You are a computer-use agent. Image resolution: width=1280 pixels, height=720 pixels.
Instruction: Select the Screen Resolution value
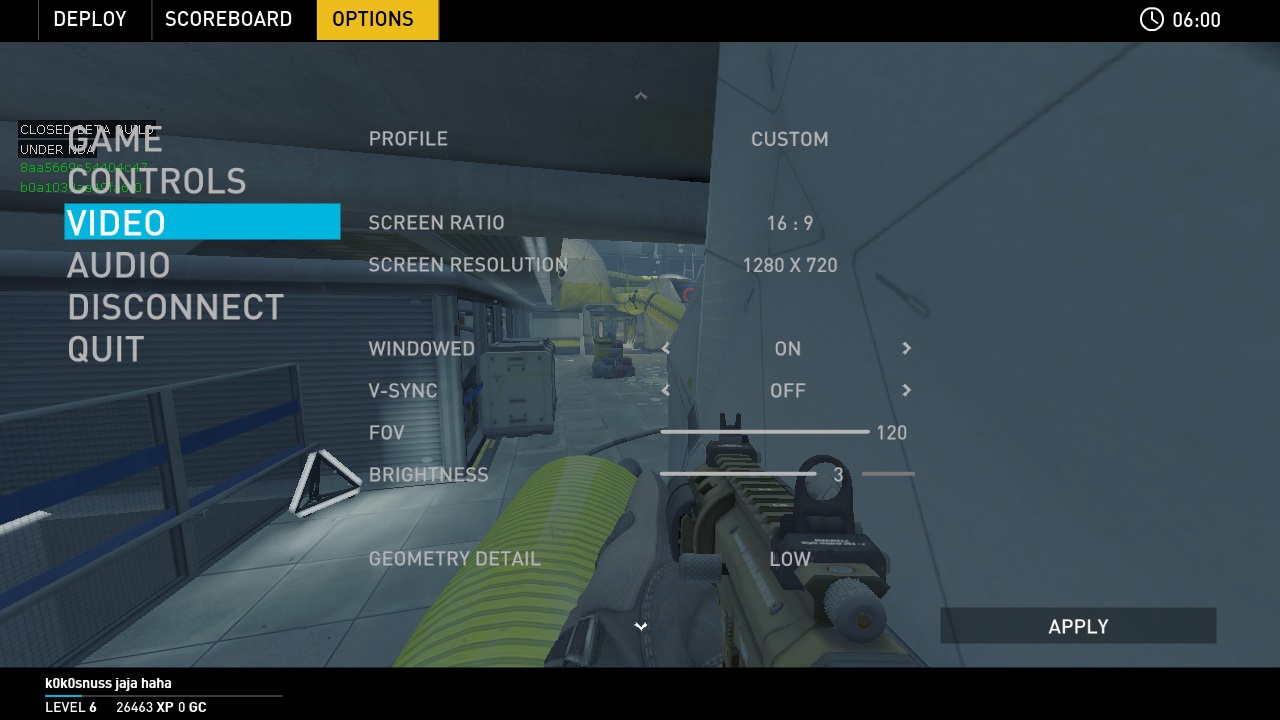point(789,265)
